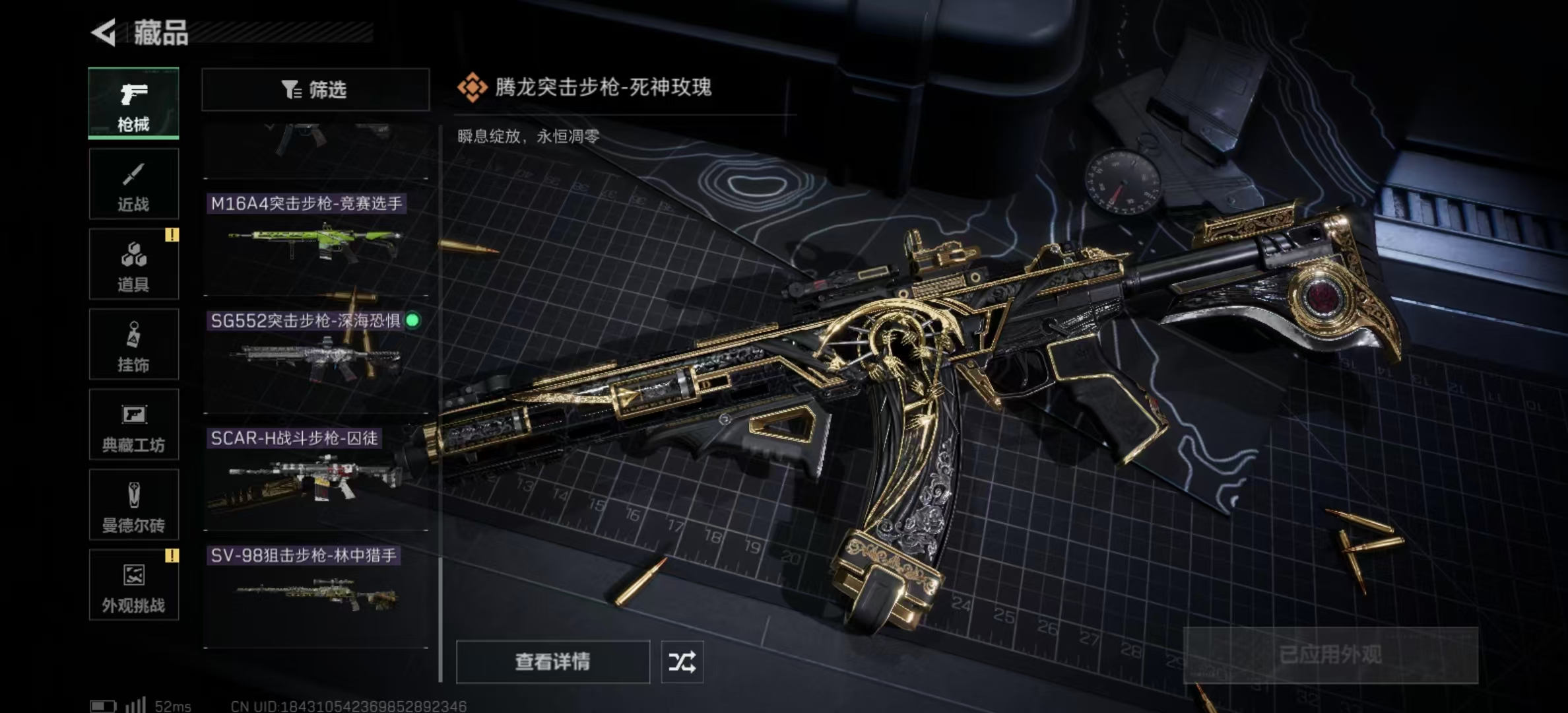Viewport: 1568px width, 713px height.
Task: Open the 筛选 filter options
Action: (315, 89)
